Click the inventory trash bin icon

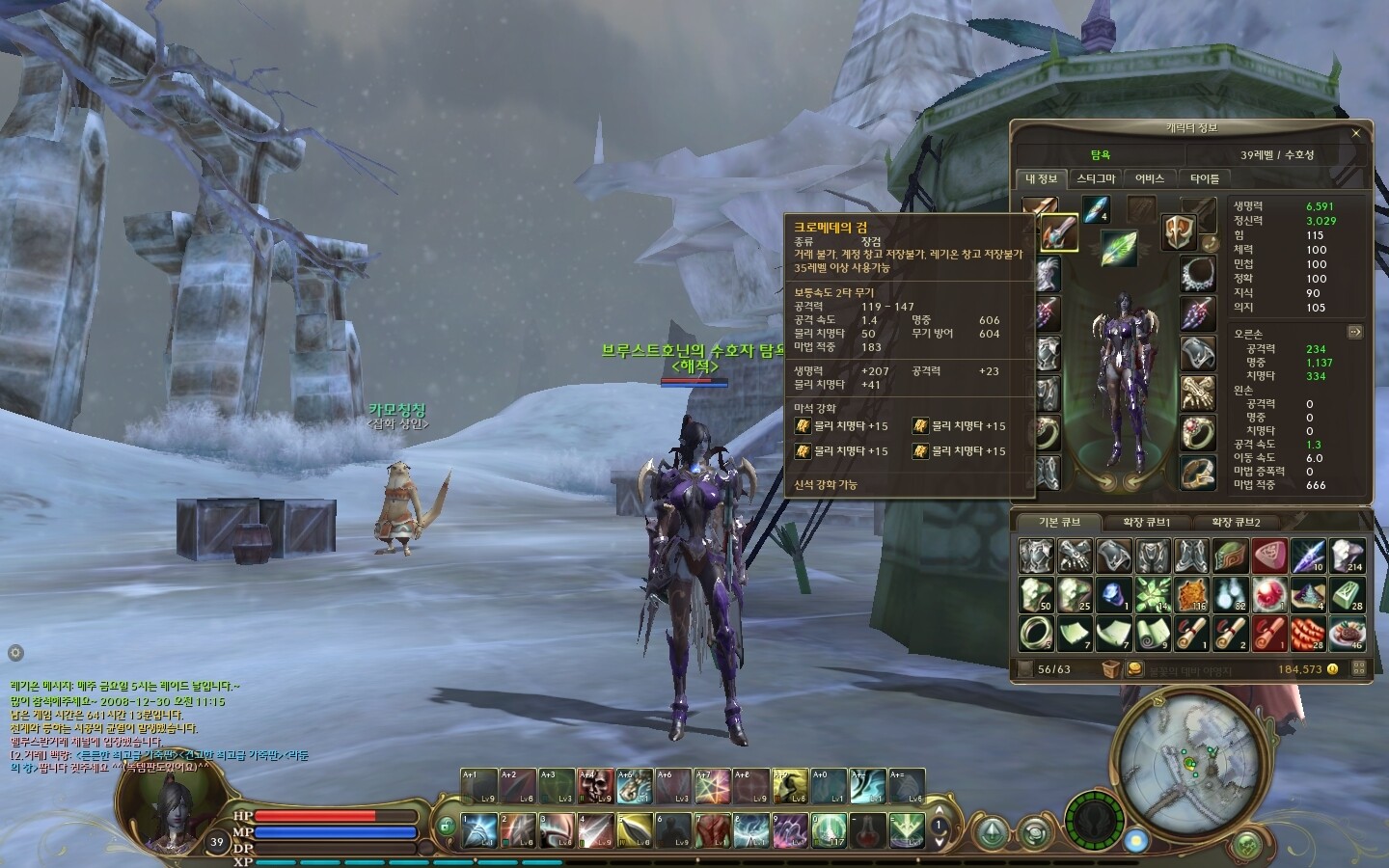click(x=1110, y=668)
